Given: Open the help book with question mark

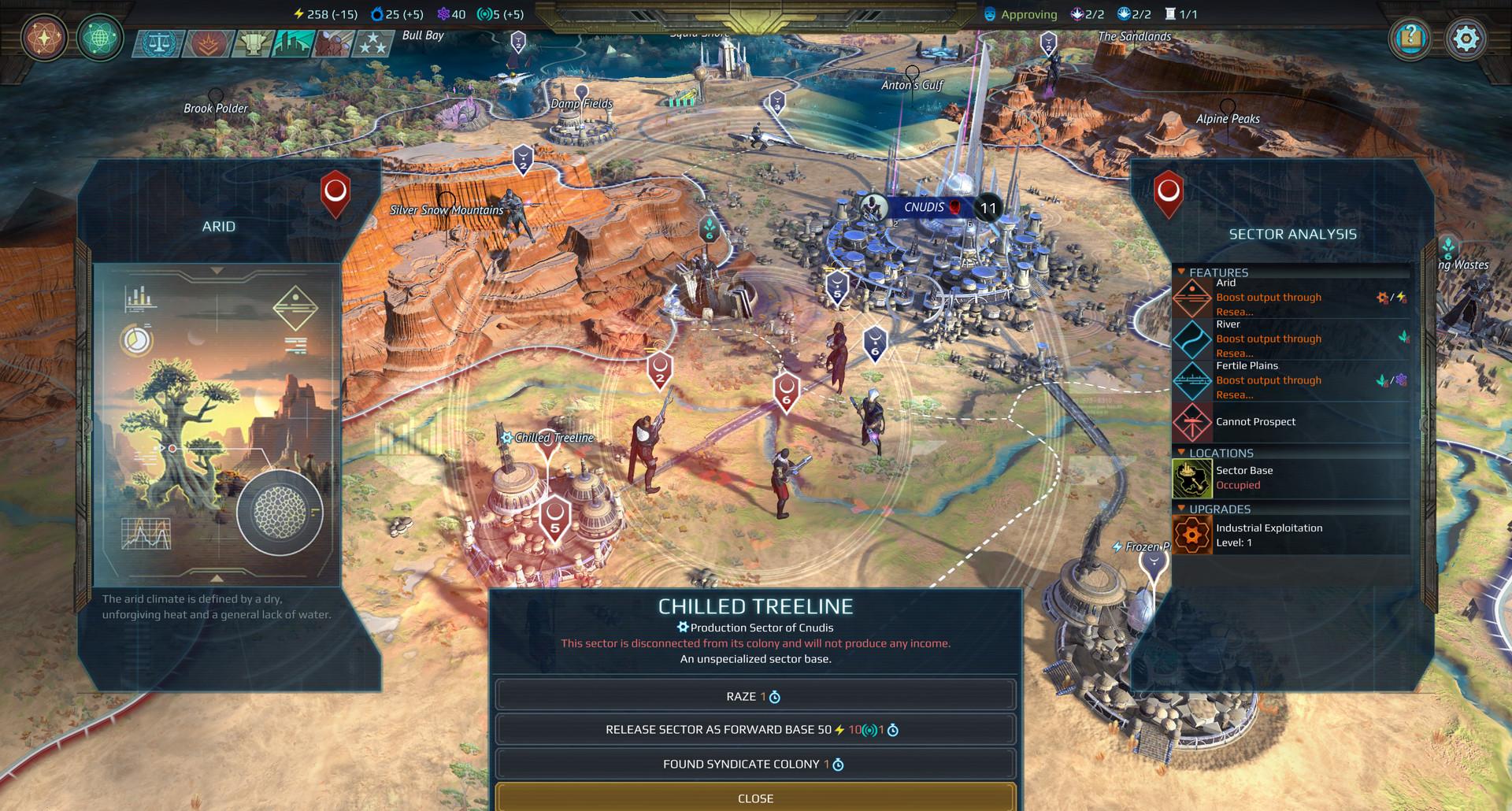Looking at the screenshot, I should pyautogui.click(x=1410, y=38).
